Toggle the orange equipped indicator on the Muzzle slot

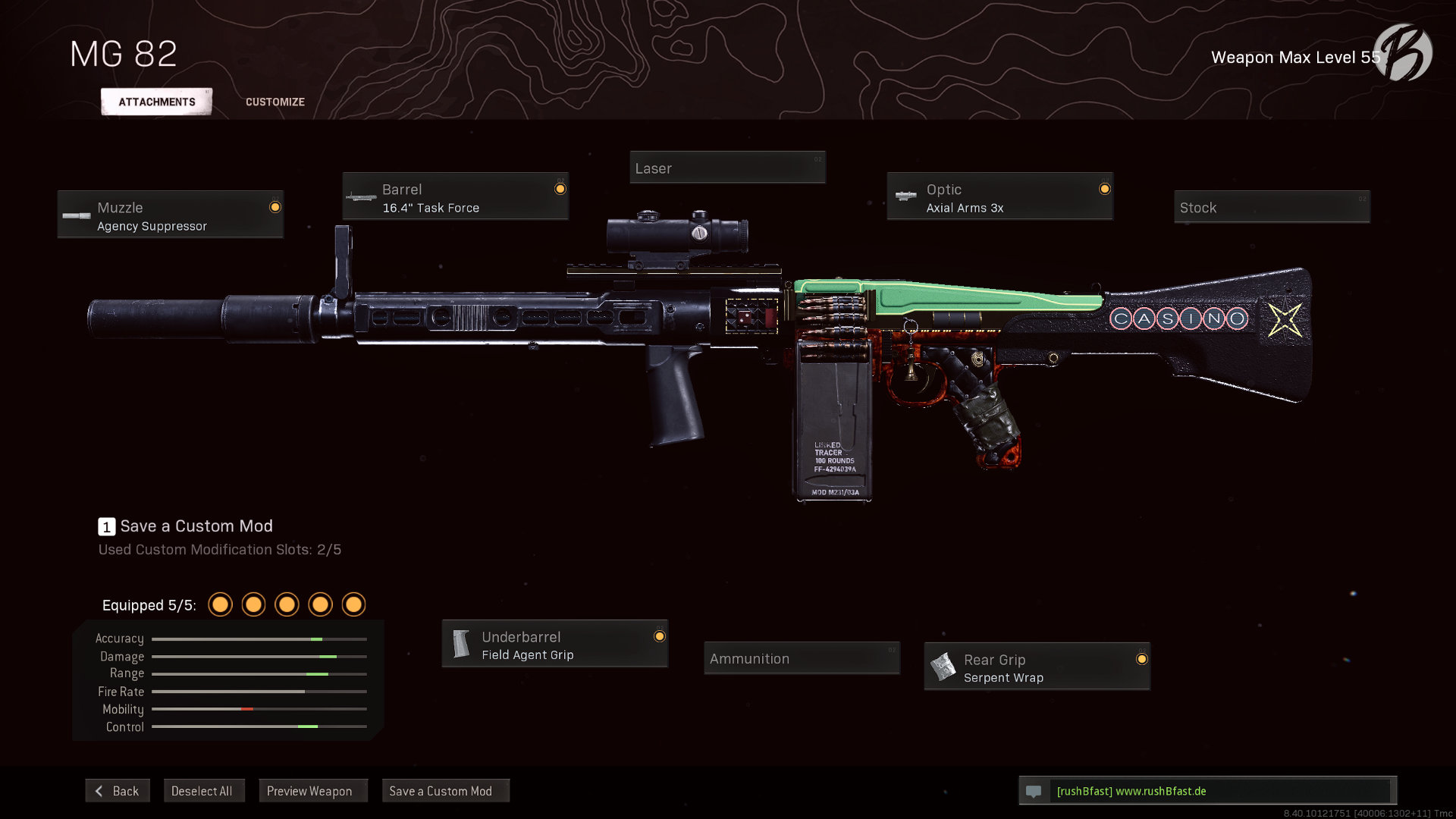[x=276, y=206]
